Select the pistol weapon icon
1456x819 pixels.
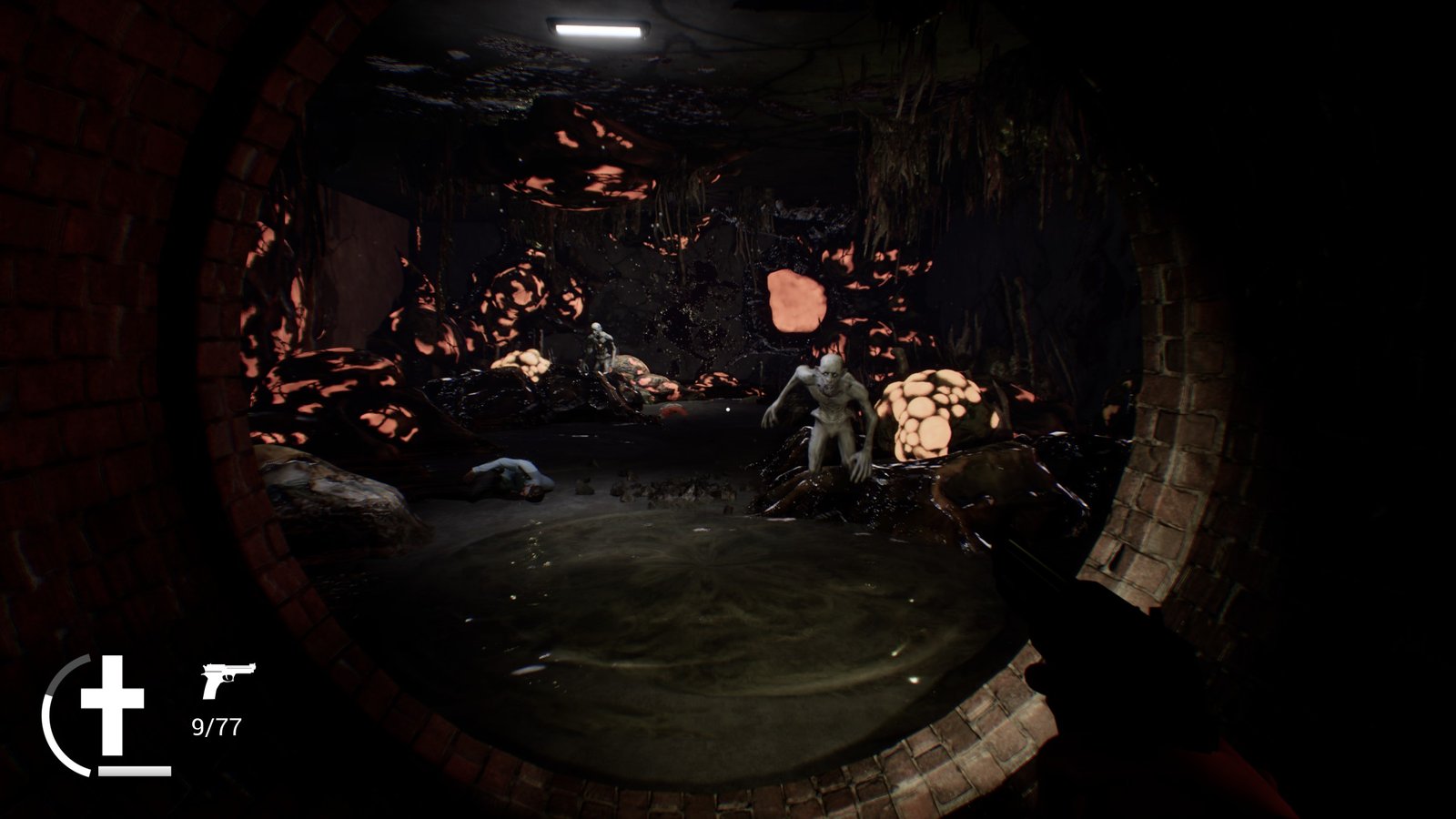tap(227, 680)
